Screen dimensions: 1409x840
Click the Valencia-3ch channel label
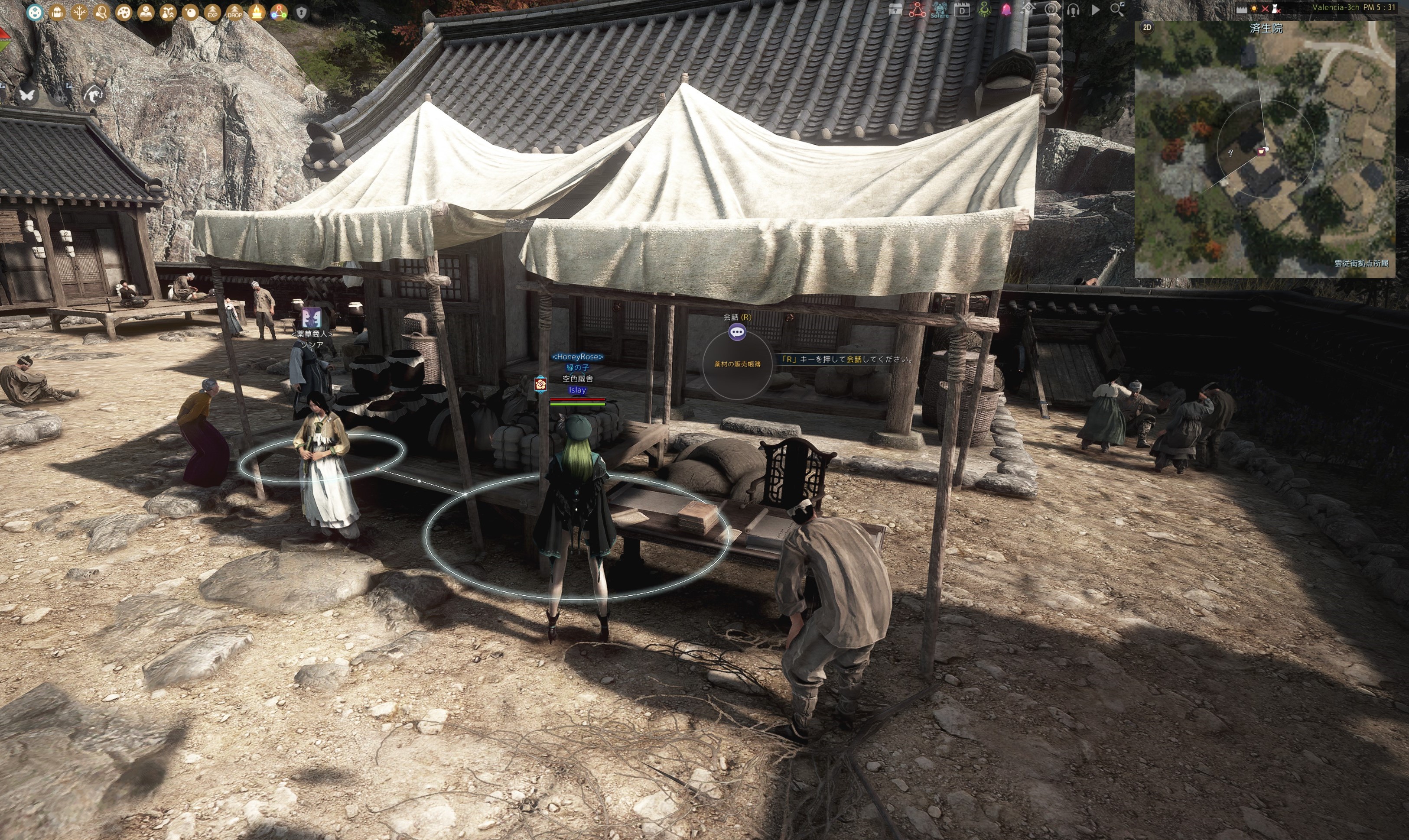point(1335,7)
